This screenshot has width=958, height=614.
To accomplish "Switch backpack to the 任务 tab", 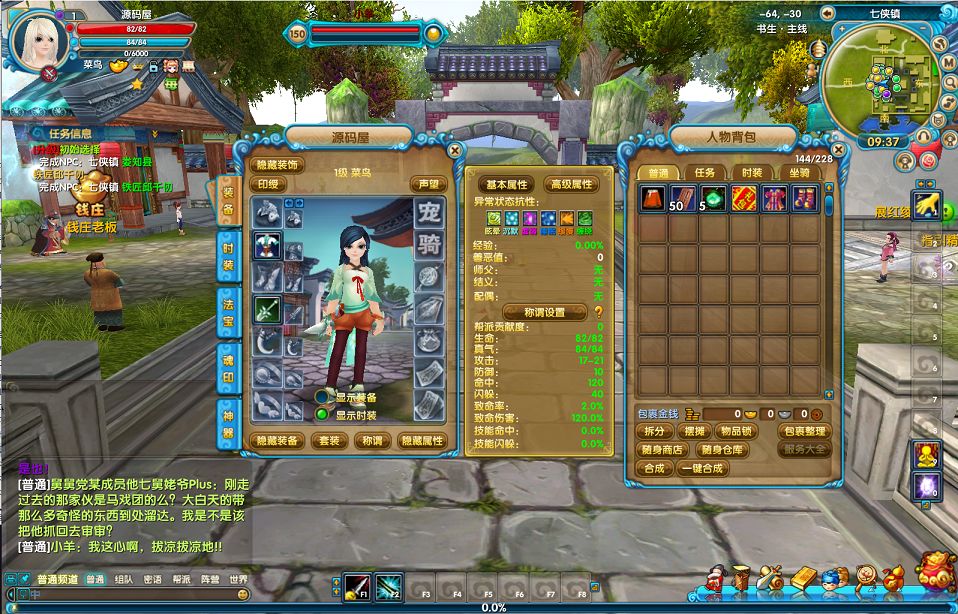I will [705, 172].
